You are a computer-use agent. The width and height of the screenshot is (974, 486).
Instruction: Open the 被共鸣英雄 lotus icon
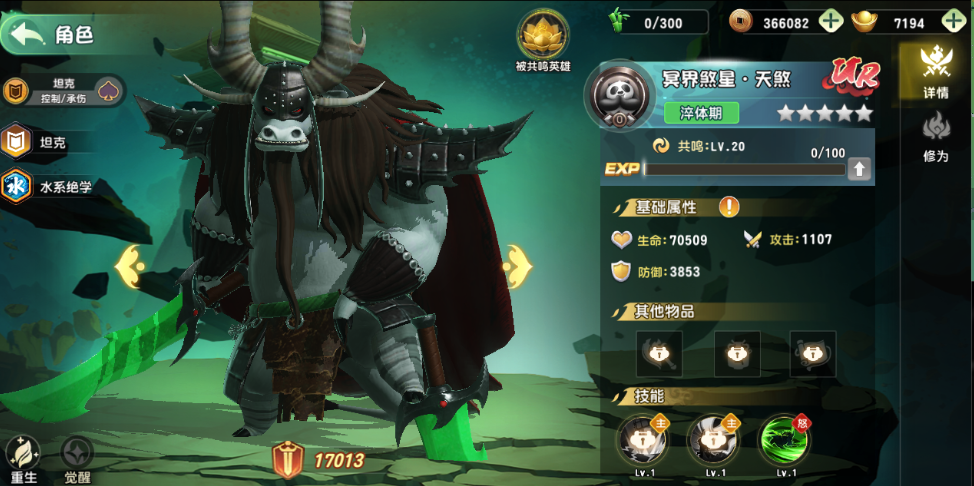(x=543, y=35)
